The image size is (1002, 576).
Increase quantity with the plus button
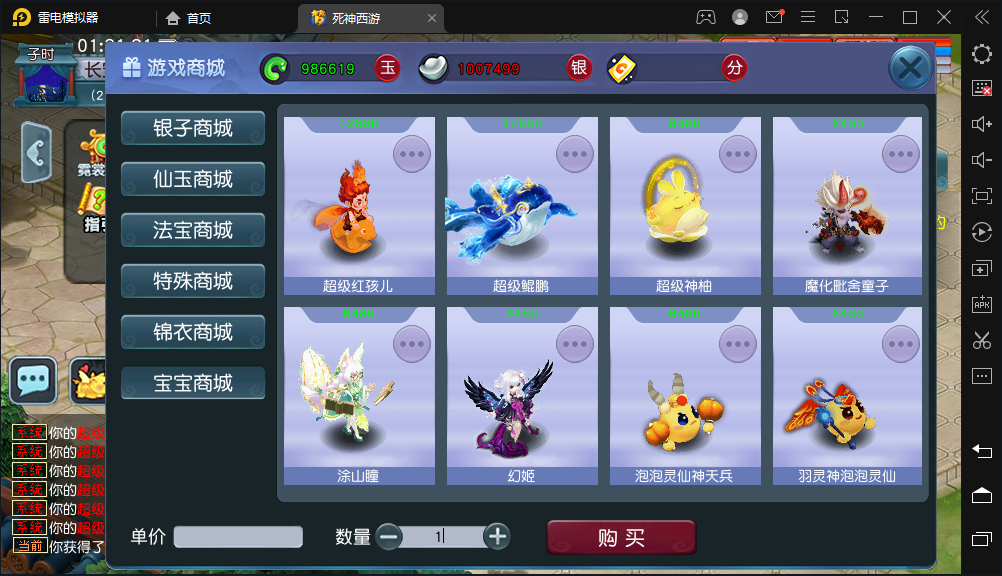coord(497,536)
